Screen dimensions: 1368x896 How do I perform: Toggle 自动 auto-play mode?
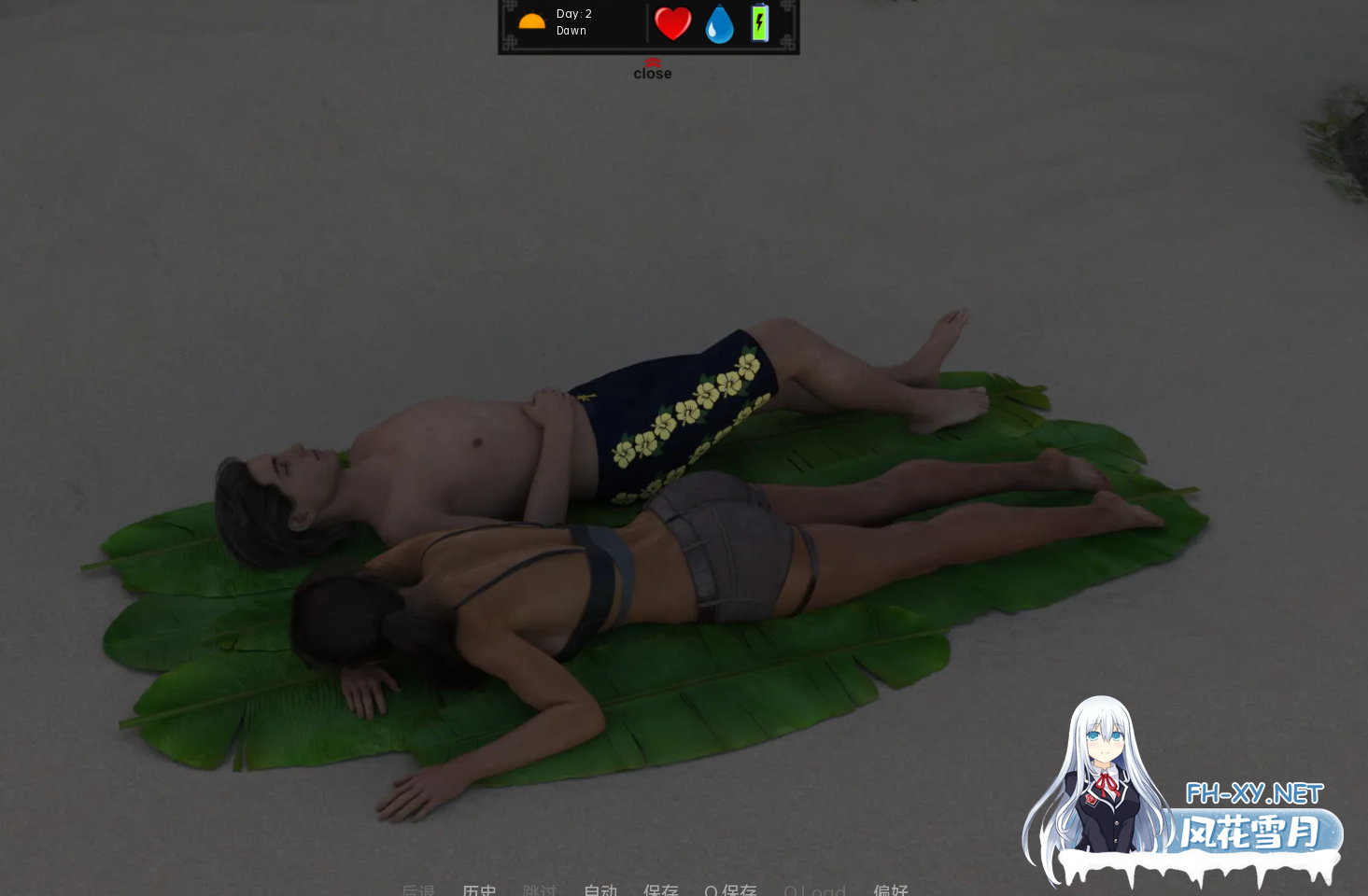click(x=600, y=891)
